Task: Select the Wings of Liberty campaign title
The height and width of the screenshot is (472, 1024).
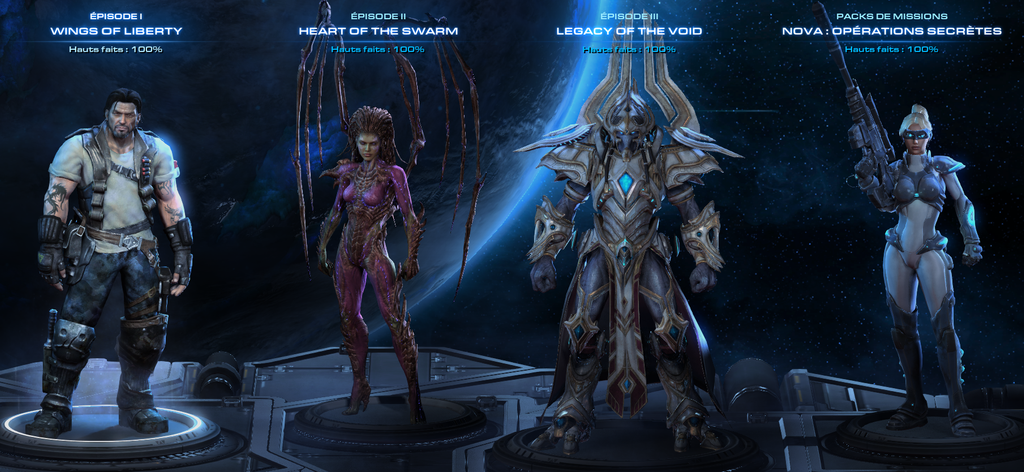Action: pyautogui.click(x=116, y=31)
